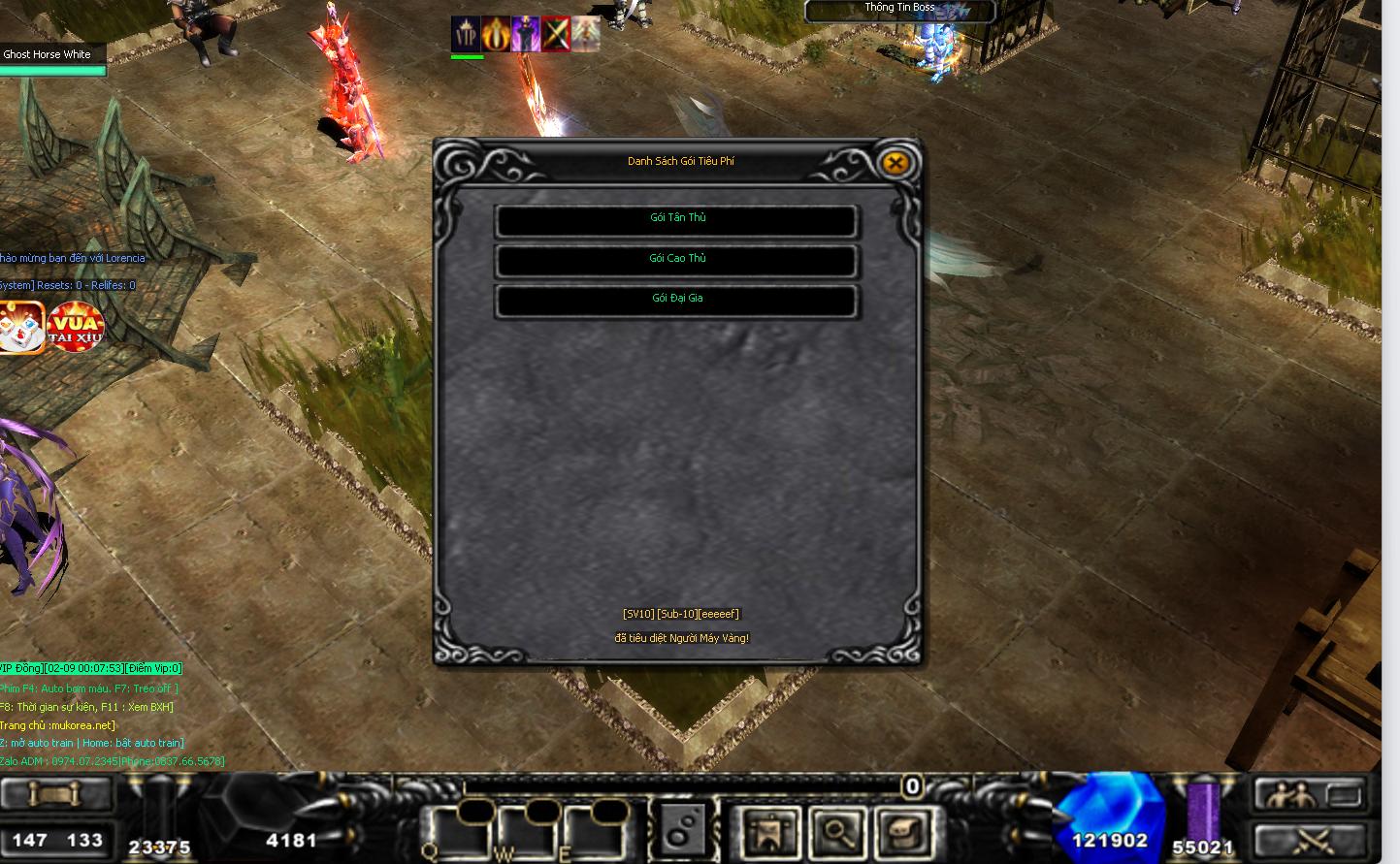Open the scroll button in the bottom bar

(x=54, y=794)
